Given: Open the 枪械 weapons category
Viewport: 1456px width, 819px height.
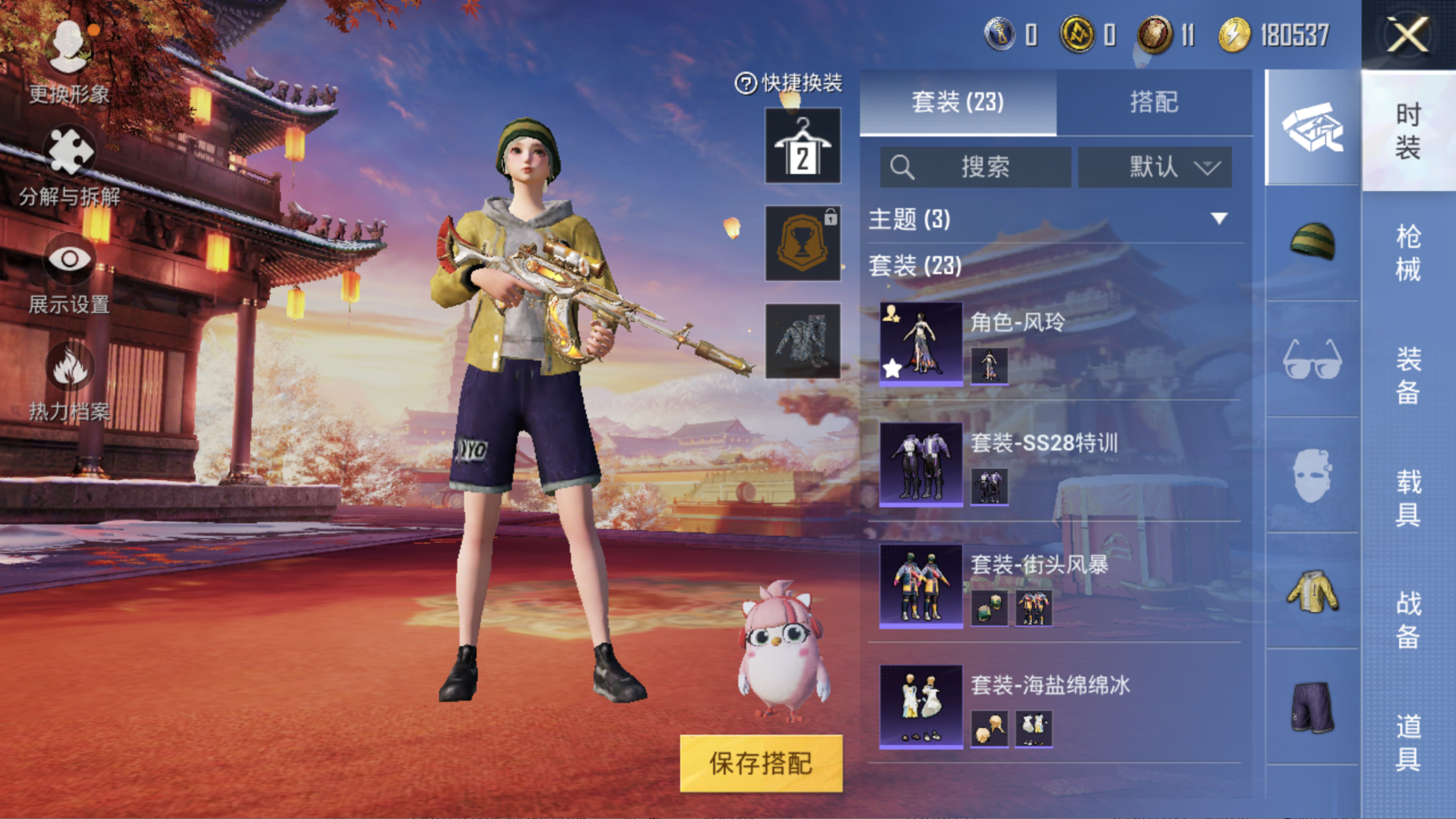Looking at the screenshot, I should (x=1407, y=252).
